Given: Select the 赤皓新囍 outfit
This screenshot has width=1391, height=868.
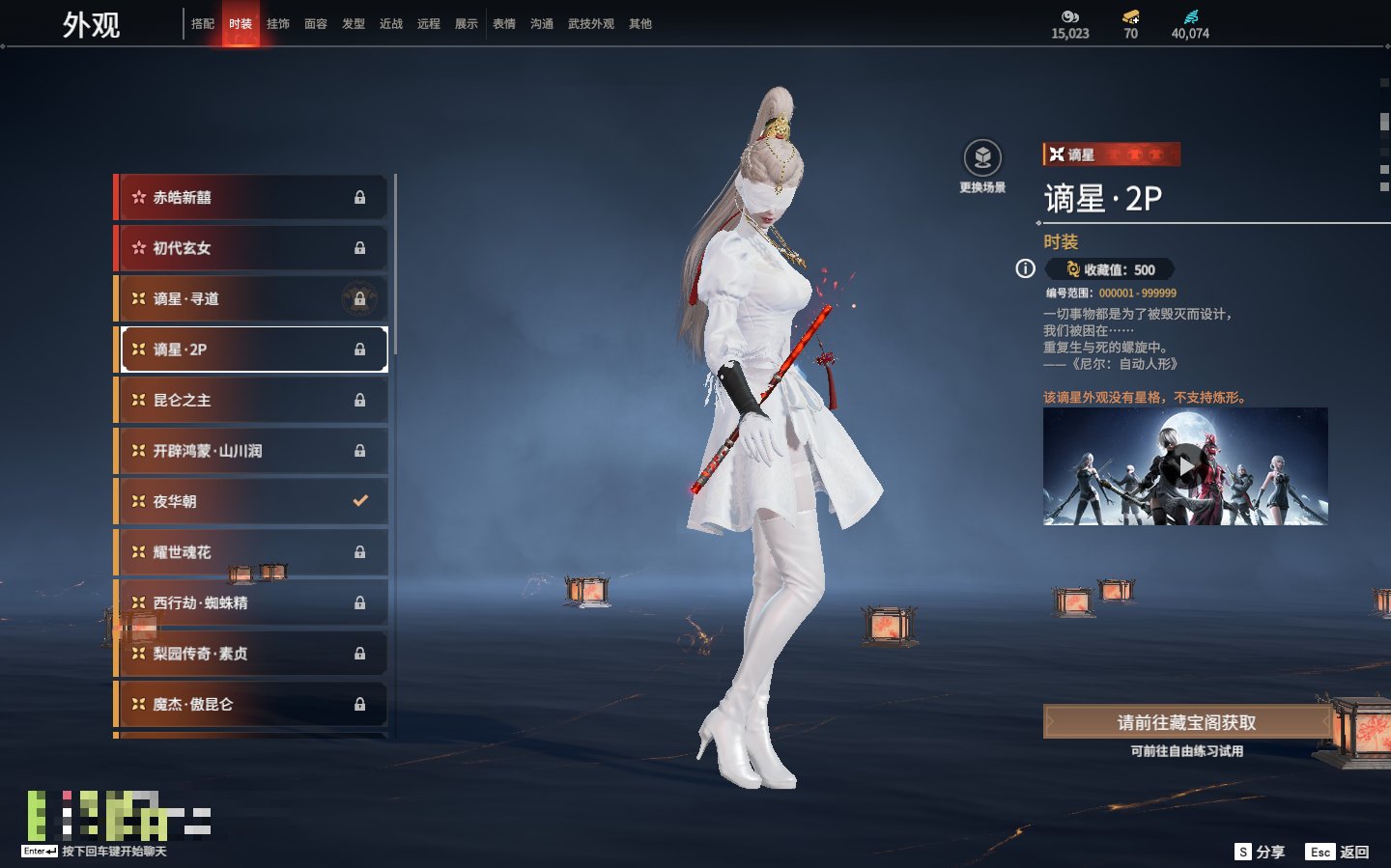Looking at the screenshot, I should tap(251, 197).
